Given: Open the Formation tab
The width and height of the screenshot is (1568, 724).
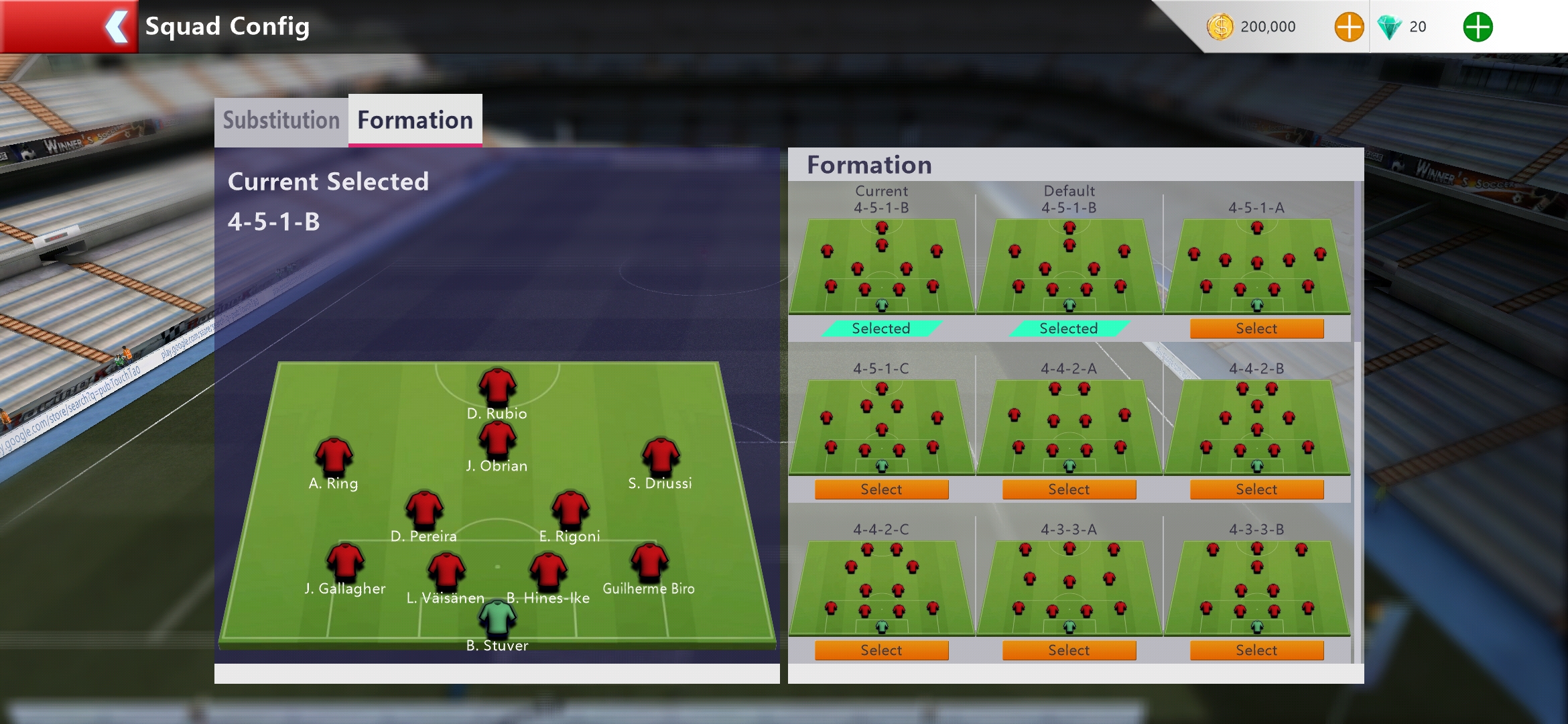Looking at the screenshot, I should coord(415,121).
